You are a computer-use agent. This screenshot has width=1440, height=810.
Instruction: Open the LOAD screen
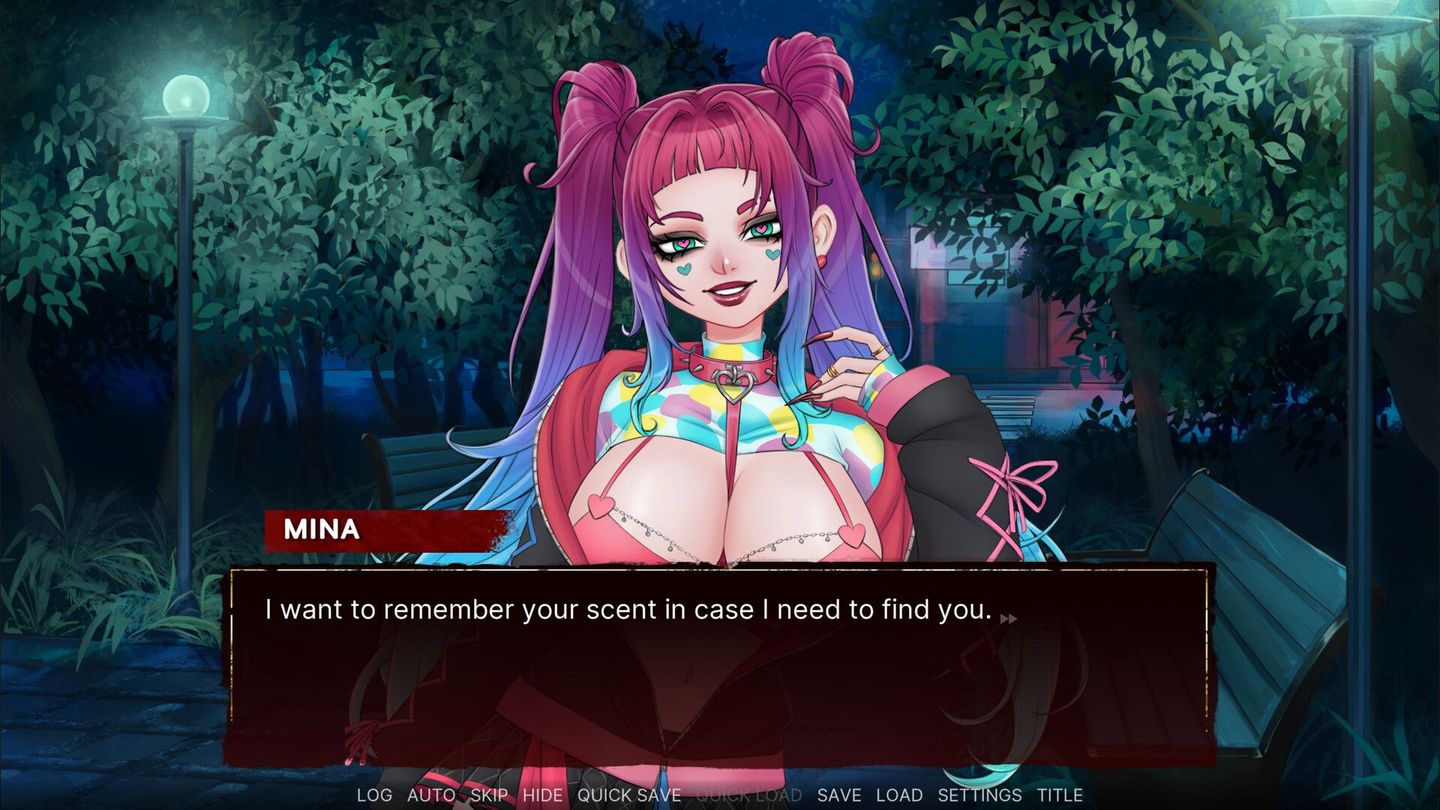pos(898,795)
